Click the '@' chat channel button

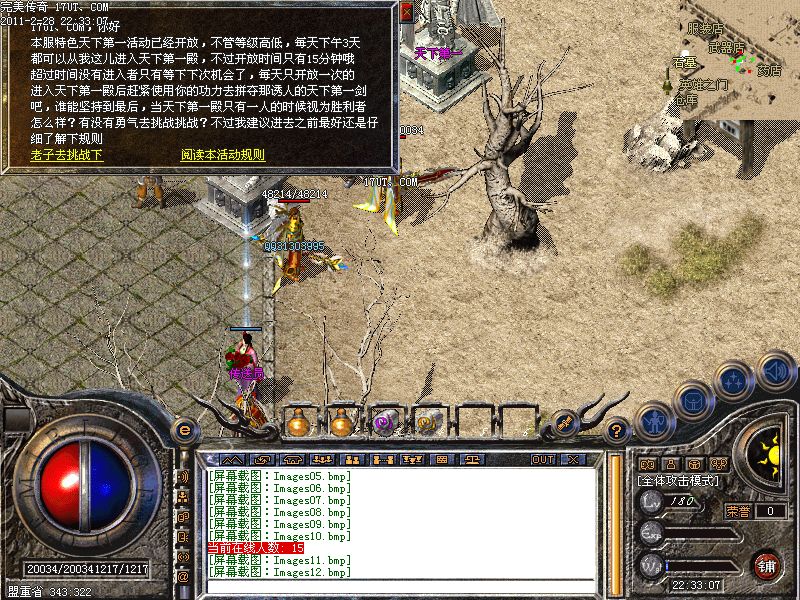point(183,576)
